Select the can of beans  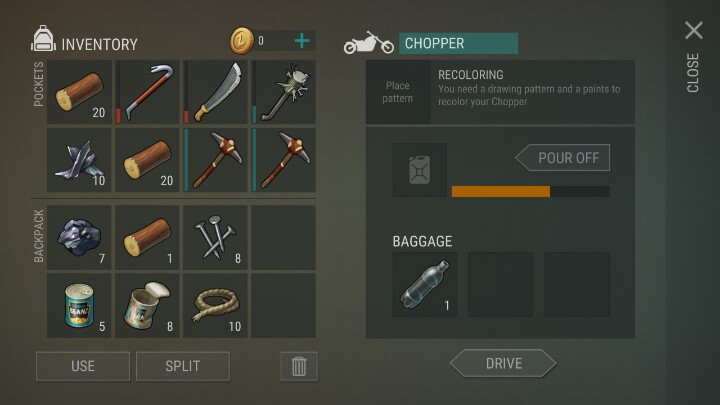point(80,306)
